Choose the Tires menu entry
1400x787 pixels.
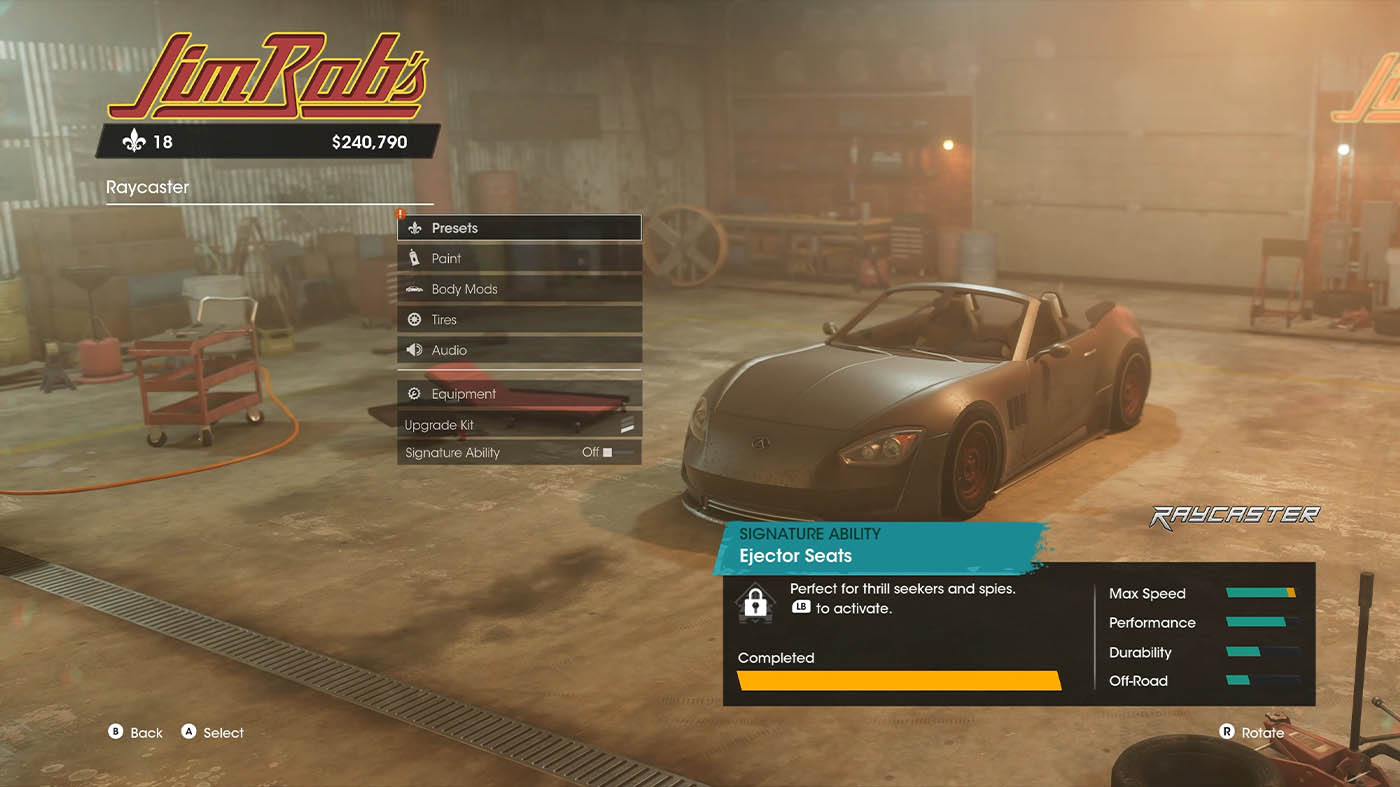(519, 320)
